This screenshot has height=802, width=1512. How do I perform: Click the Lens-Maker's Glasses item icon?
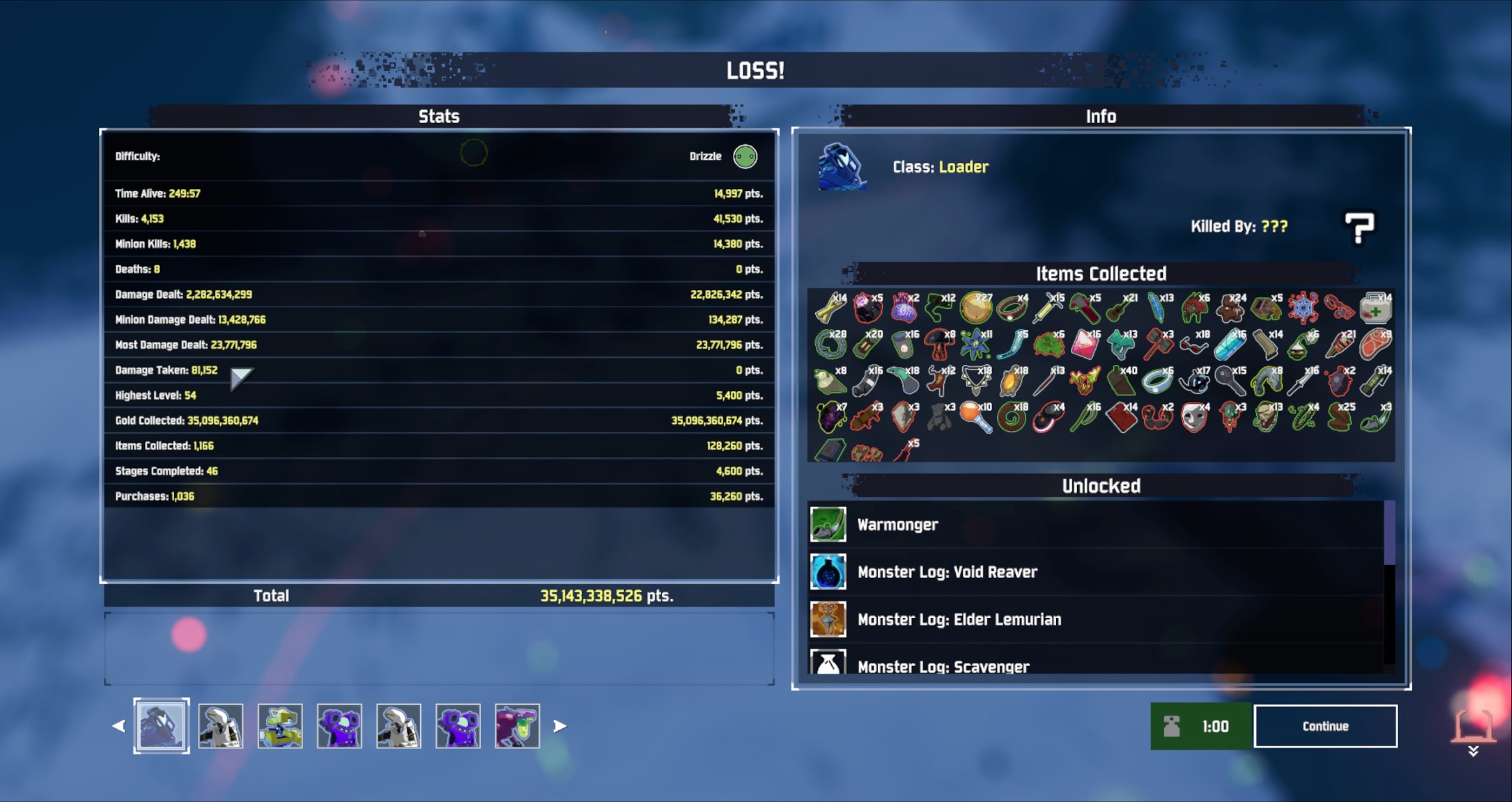click(1193, 346)
